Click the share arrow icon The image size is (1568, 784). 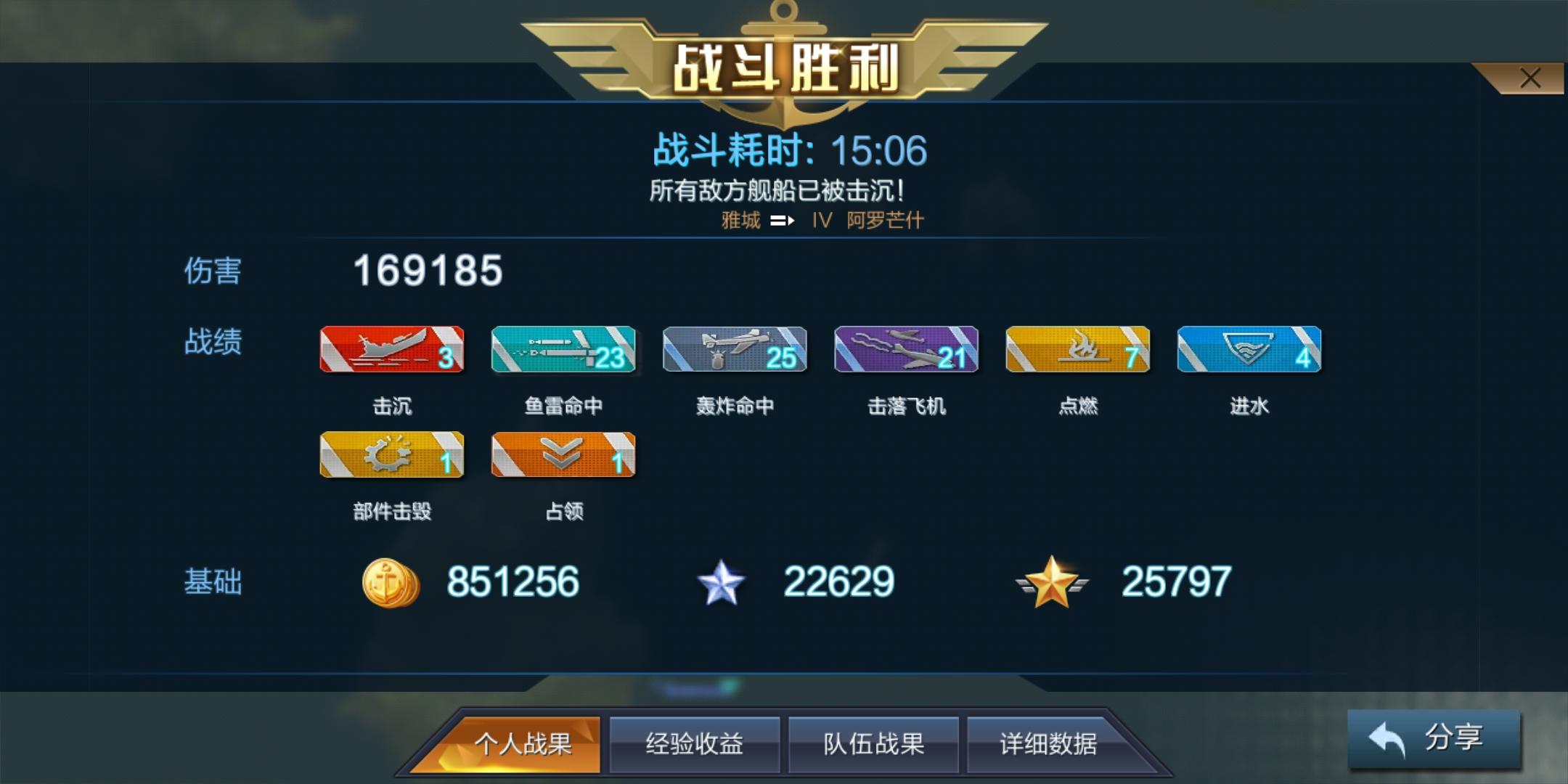pyautogui.click(x=1387, y=737)
